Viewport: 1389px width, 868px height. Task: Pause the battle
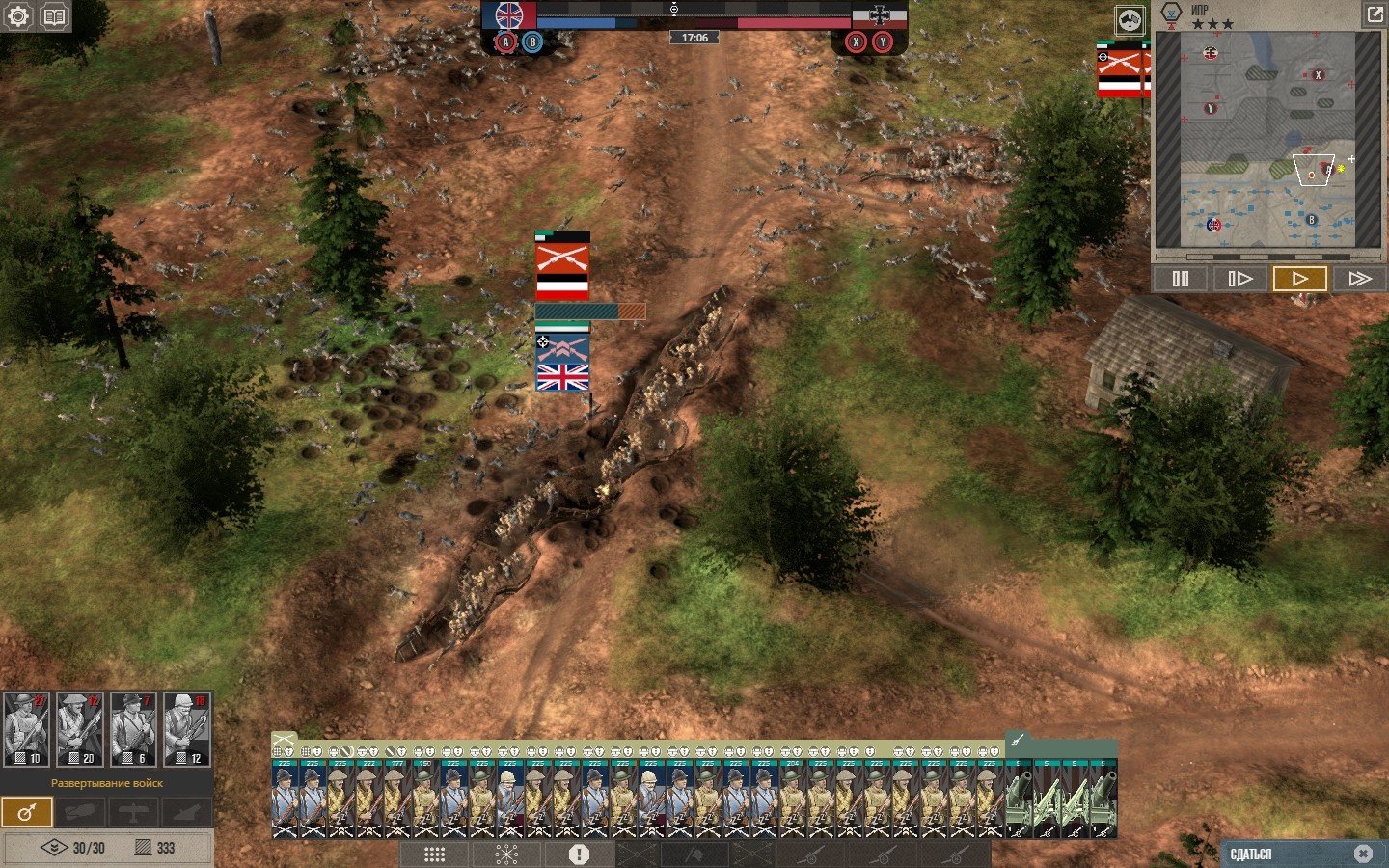coord(1180,279)
